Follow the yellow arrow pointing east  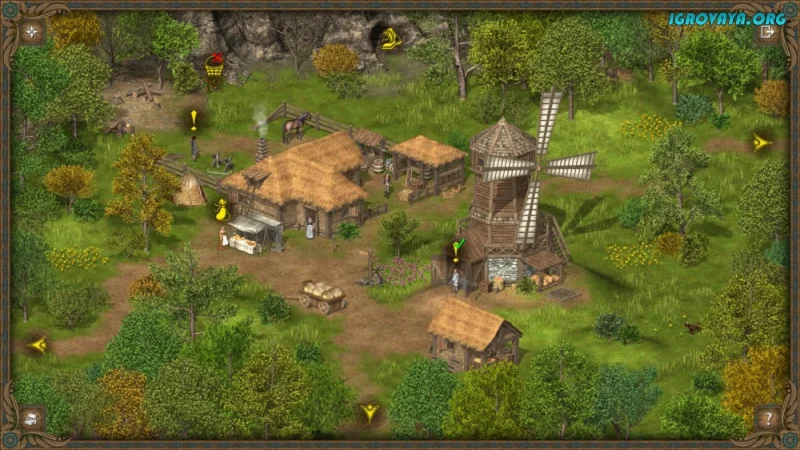point(761,143)
